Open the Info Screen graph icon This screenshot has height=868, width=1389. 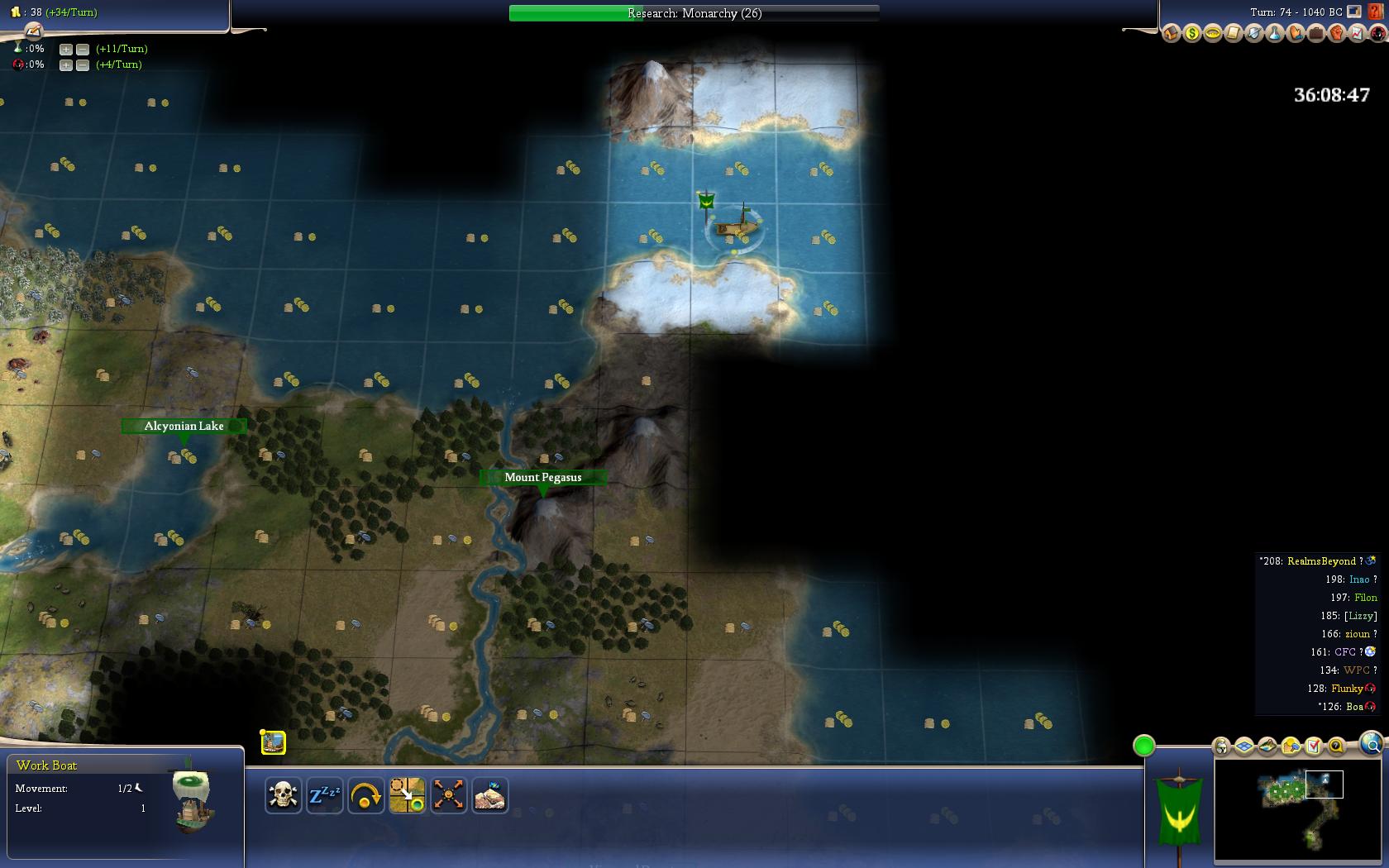point(1357,34)
